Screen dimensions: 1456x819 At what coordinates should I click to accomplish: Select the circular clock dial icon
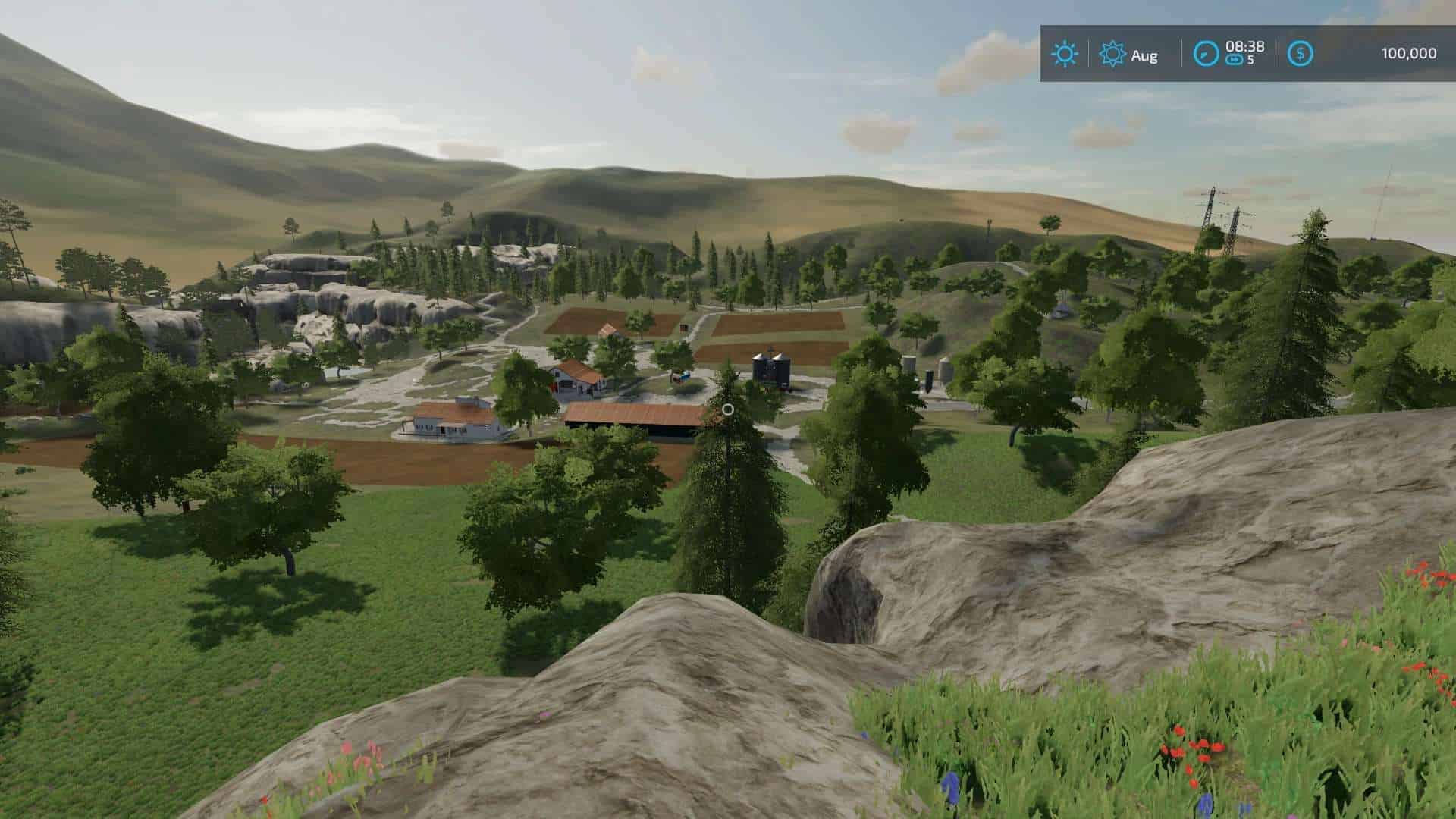click(1207, 53)
